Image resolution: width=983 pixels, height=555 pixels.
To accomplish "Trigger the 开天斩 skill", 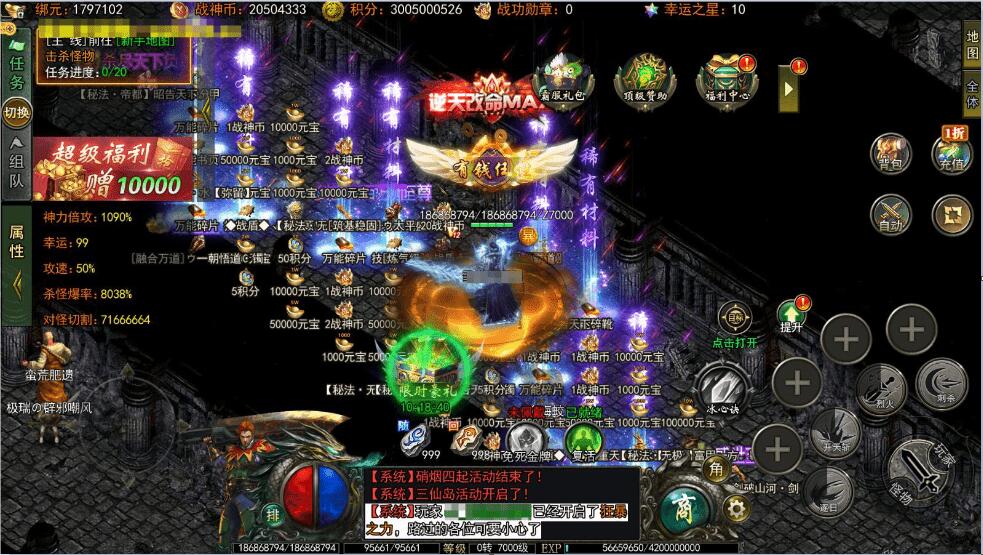I will click(834, 432).
